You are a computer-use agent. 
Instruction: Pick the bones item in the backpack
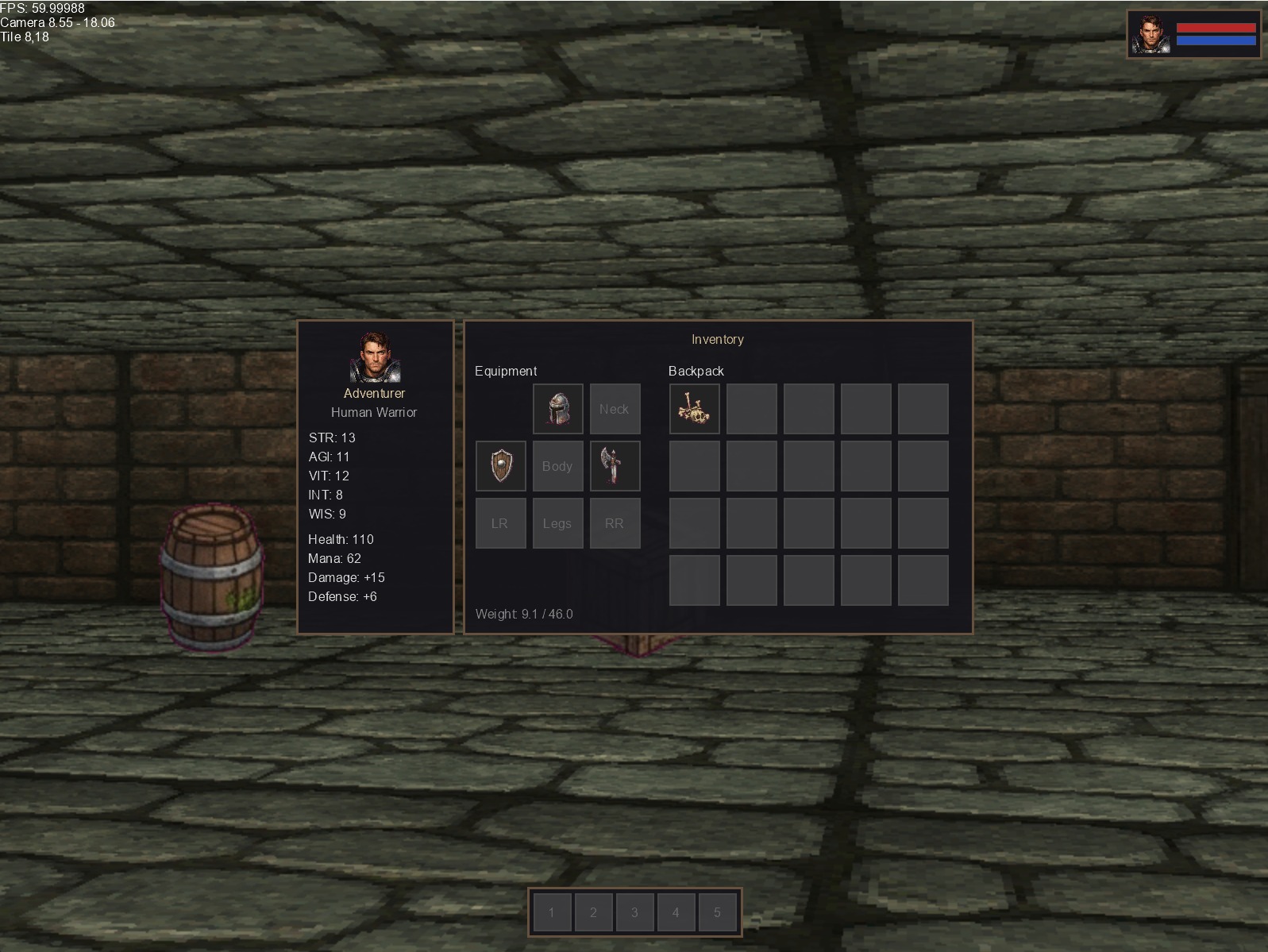point(694,409)
